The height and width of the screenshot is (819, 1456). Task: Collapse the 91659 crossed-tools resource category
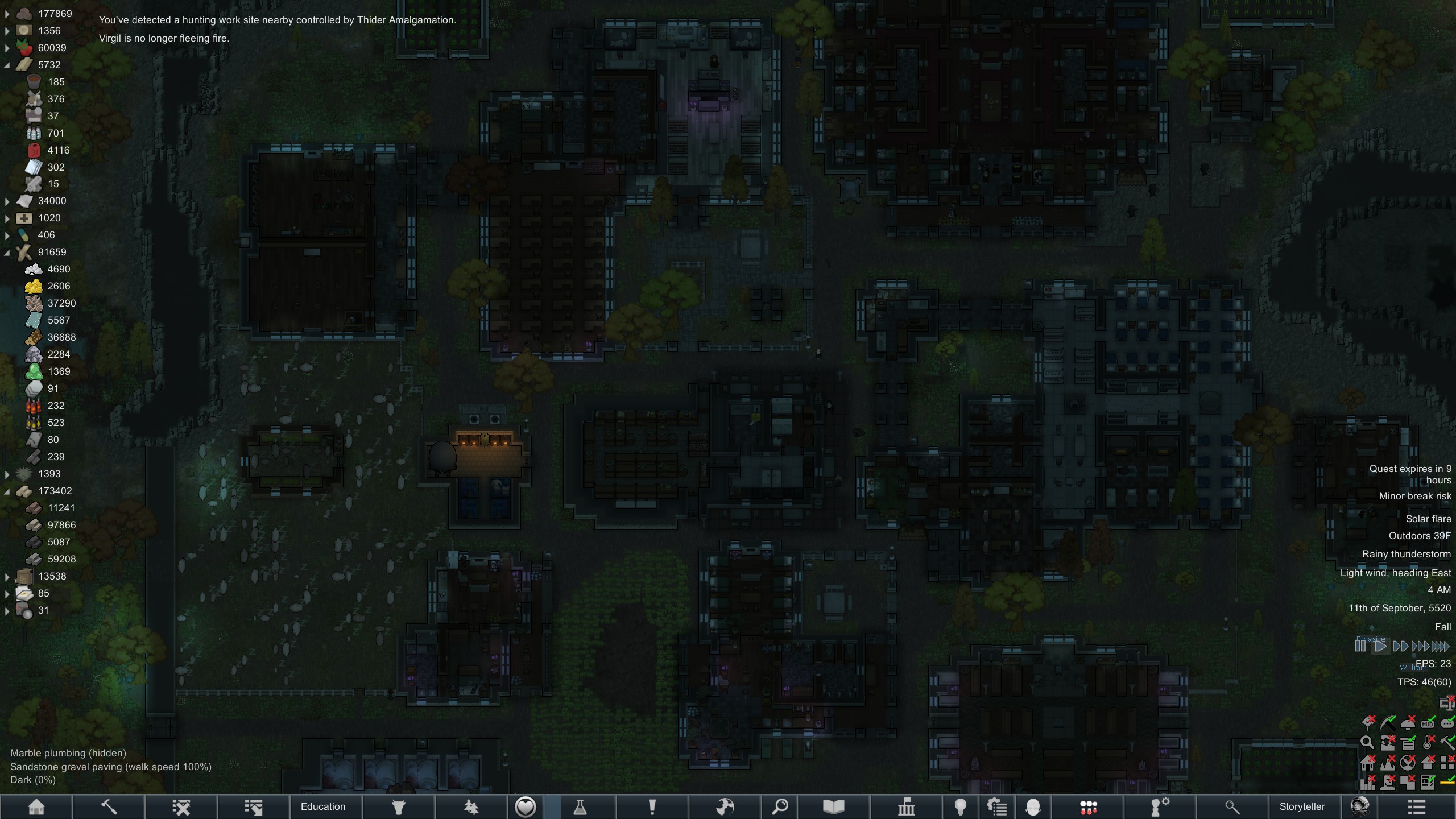pyautogui.click(x=7, y=253)
